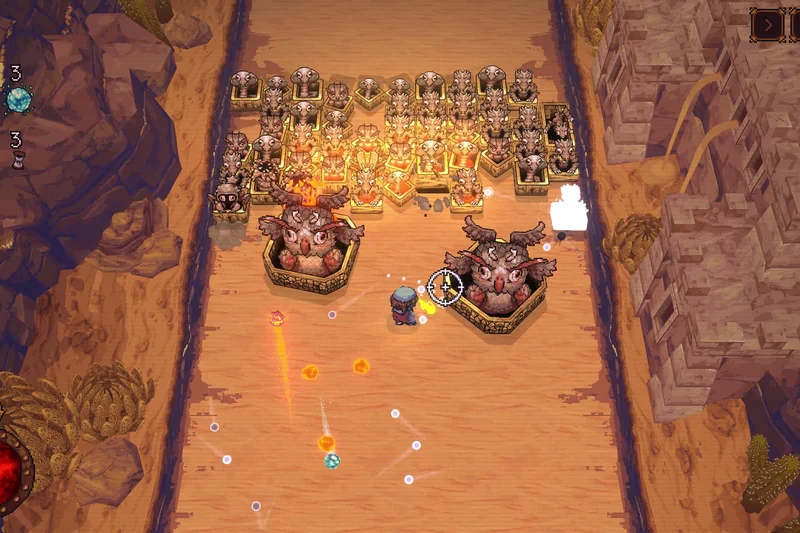Click the hourglass turn icon
The height and width of the screenshot is (533, 800).
[17, 160]
